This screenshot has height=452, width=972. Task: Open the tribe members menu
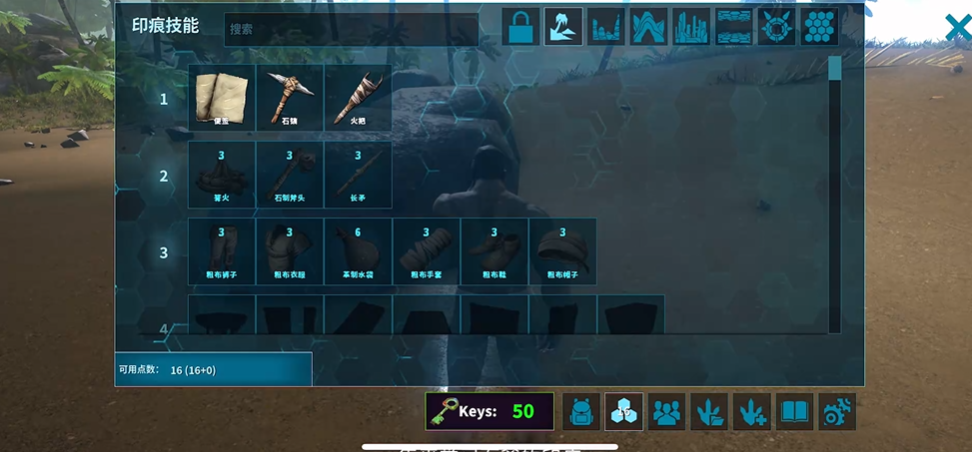click(667, 411)
